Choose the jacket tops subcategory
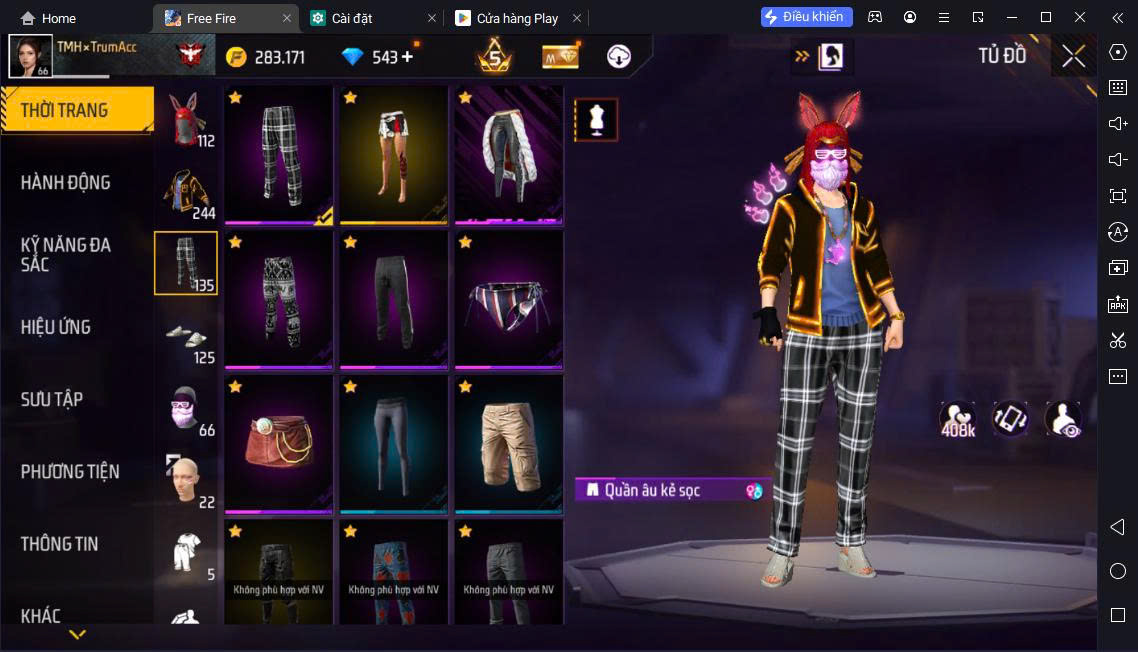Screen dimensions: 1138x652 point(185,192)
